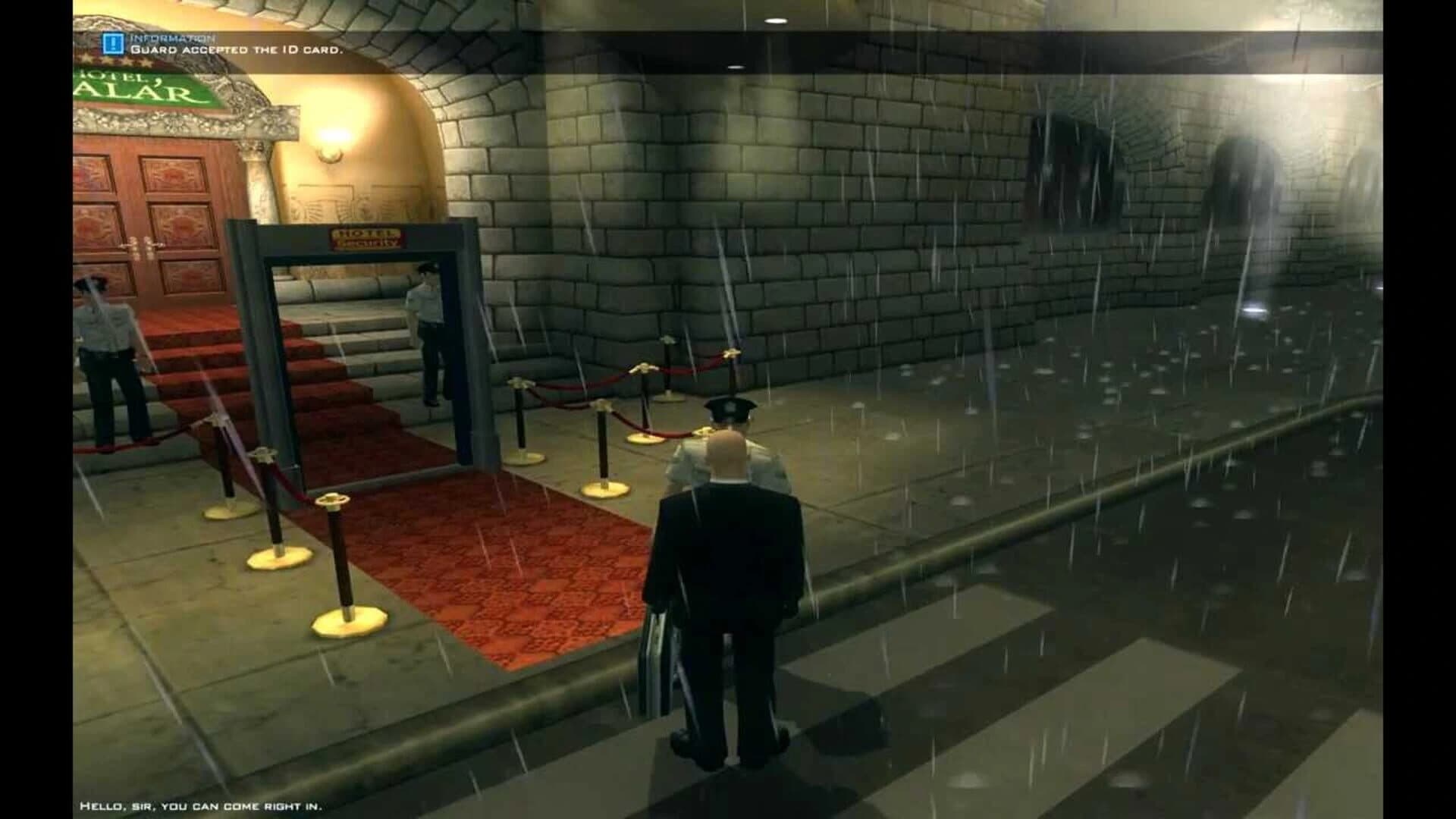Click the red Hotel Security banner
Viewport: 1456px width, 819px height.
pos(366,236)
